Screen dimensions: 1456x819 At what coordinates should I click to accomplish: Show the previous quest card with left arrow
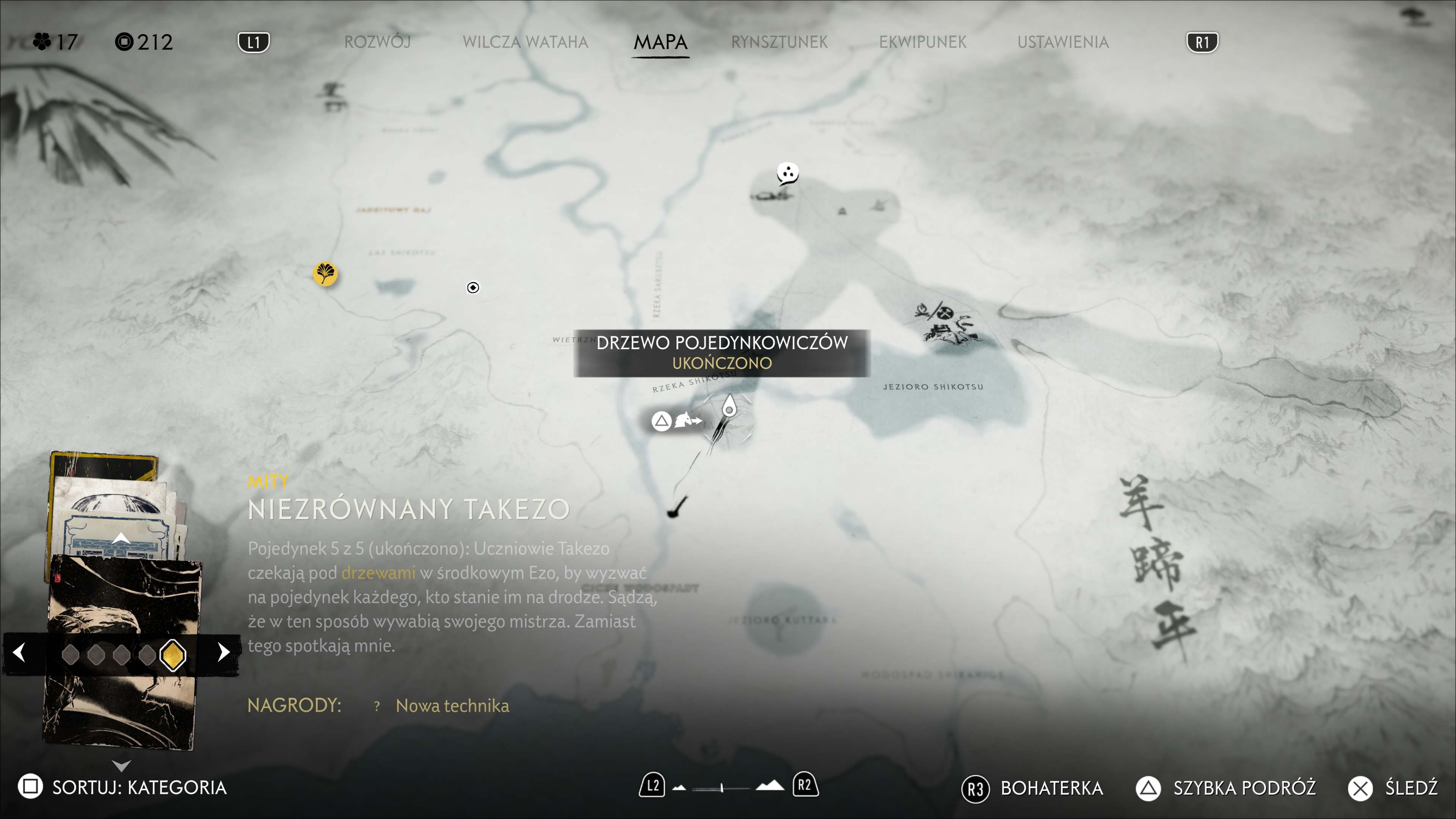(19, 652)
